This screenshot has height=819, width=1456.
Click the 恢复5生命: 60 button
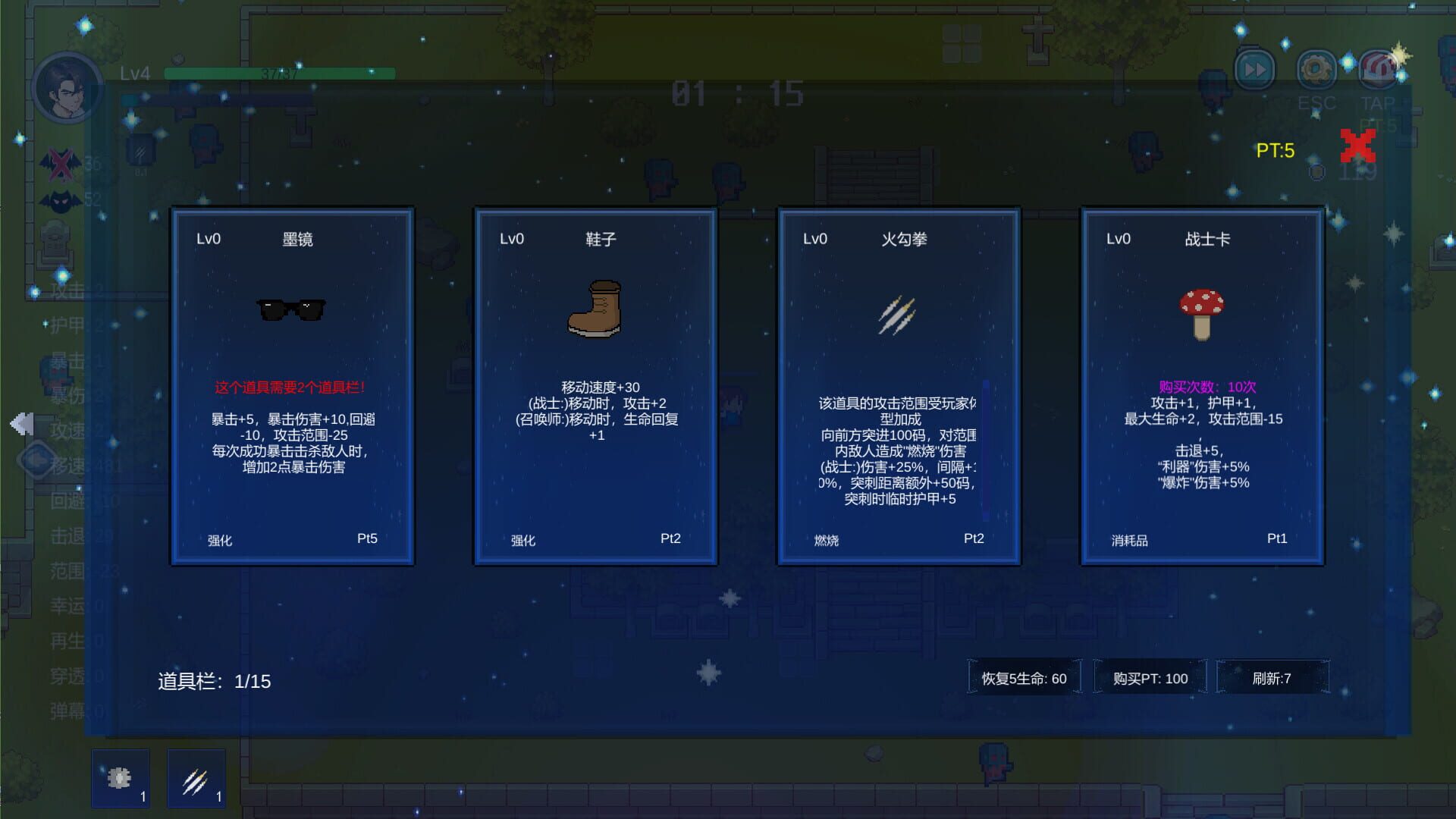coord(1025,677)
